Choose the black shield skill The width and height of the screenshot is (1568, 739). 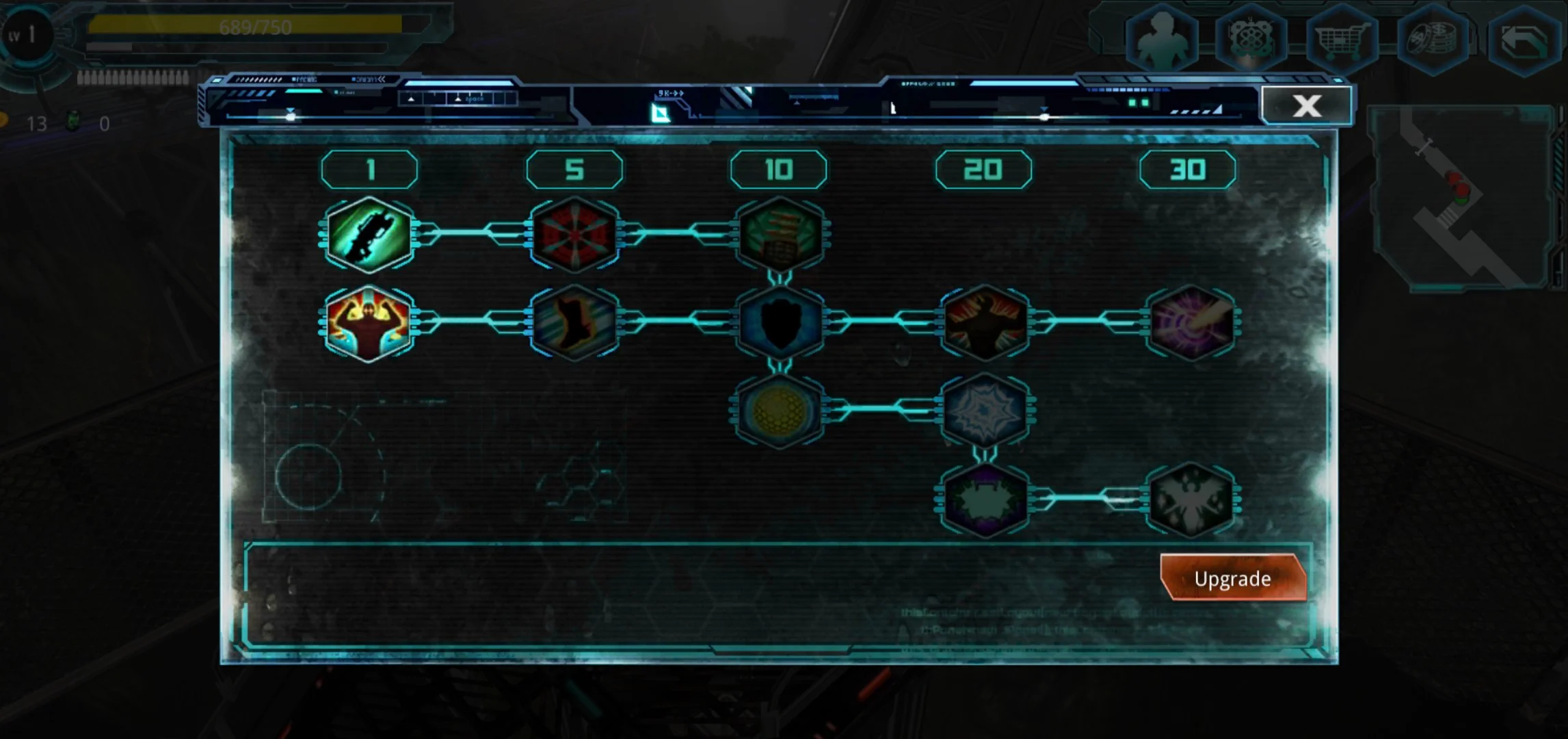click(780, 323)
